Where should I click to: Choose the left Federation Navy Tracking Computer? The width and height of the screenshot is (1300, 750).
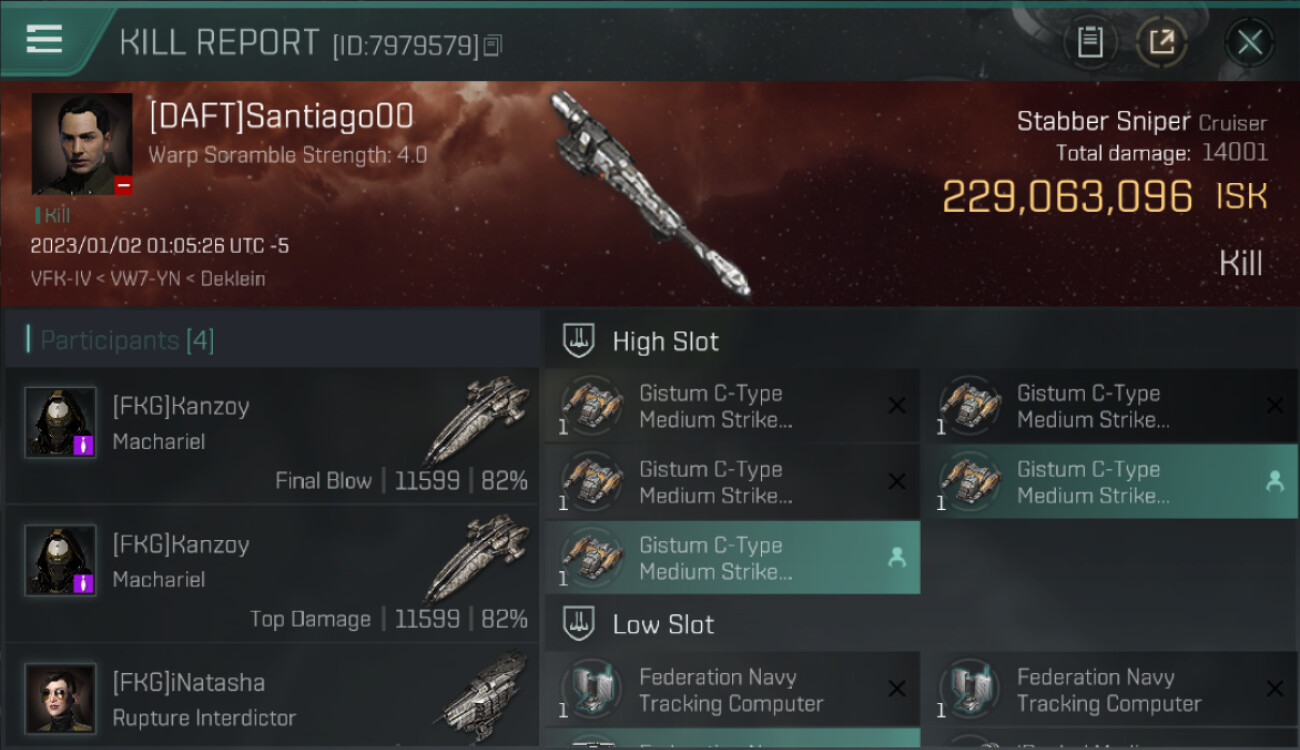point(732,690)
